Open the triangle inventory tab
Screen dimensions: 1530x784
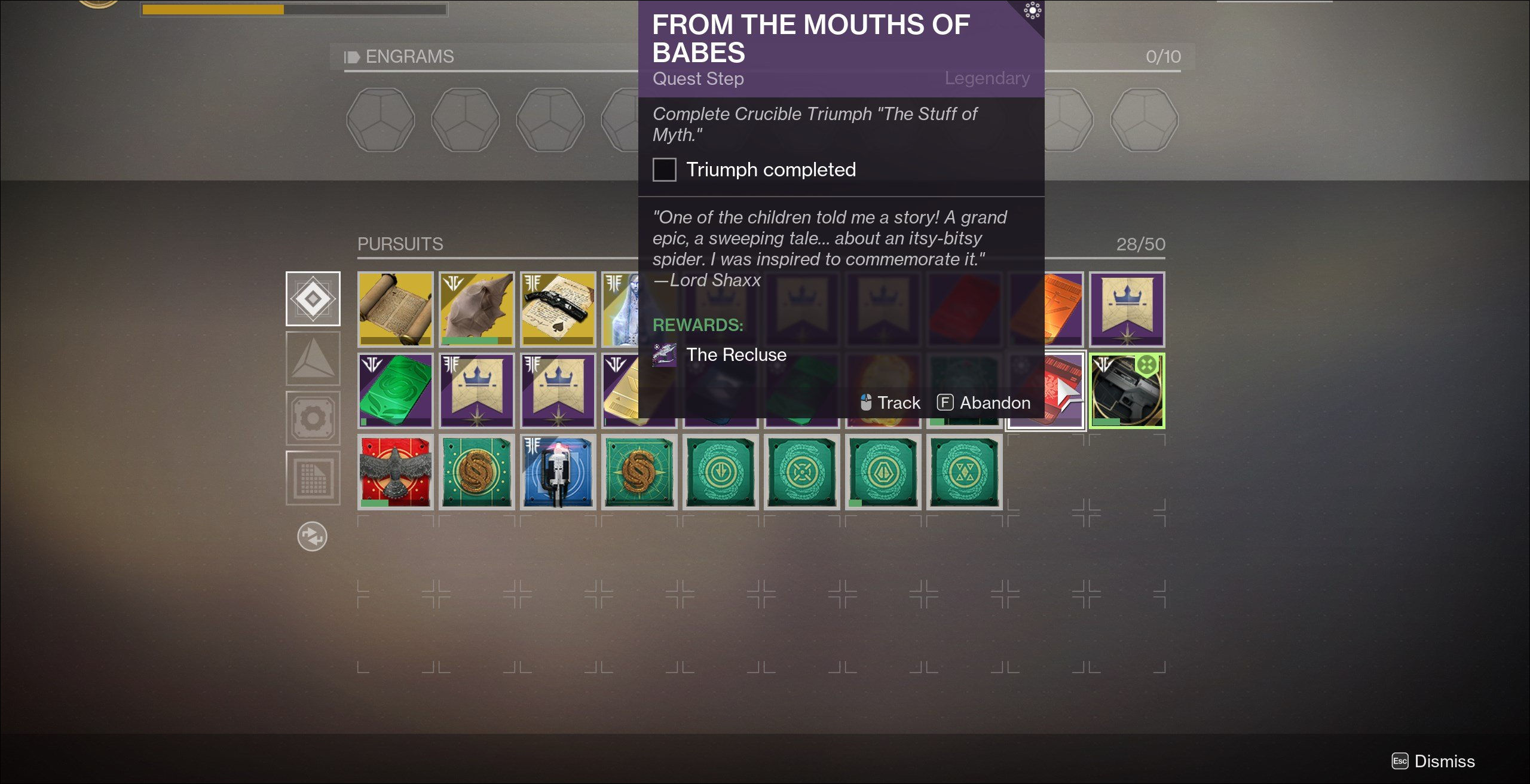pyautogui.click(x=313, y=358)
